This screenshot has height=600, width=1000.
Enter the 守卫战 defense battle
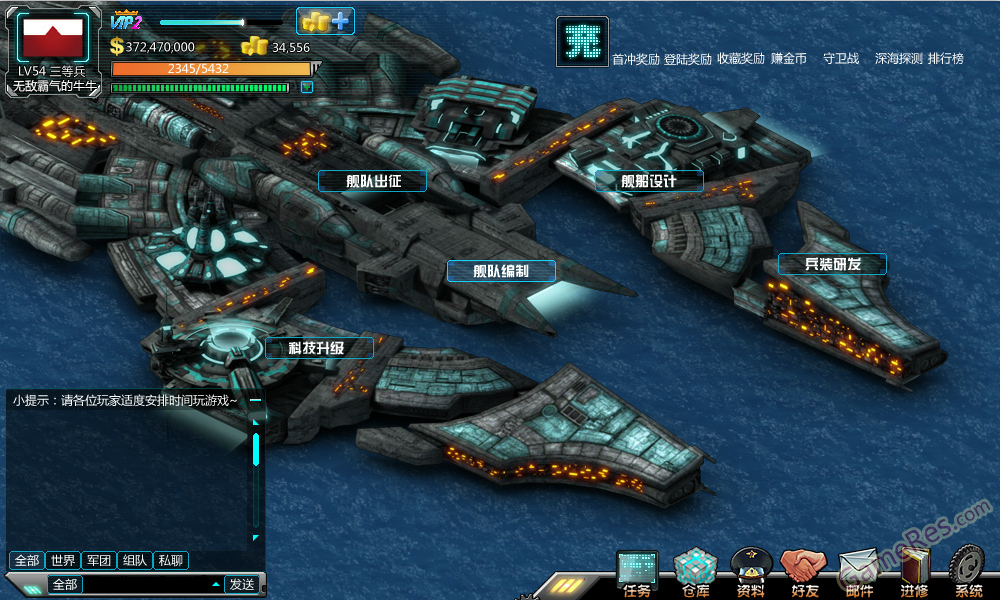pyautogui.click(x=841, y=59)
